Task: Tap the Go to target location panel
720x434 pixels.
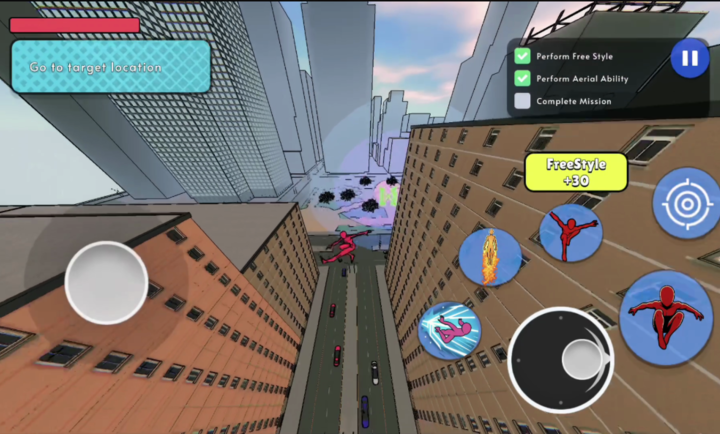Action: click(x=110, y=67)
